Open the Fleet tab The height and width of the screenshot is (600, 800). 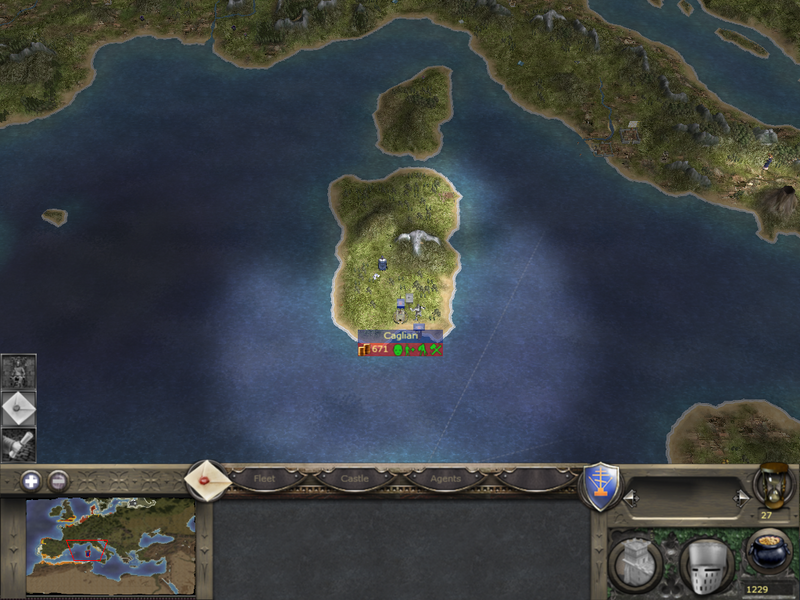[x=264, y=479]
